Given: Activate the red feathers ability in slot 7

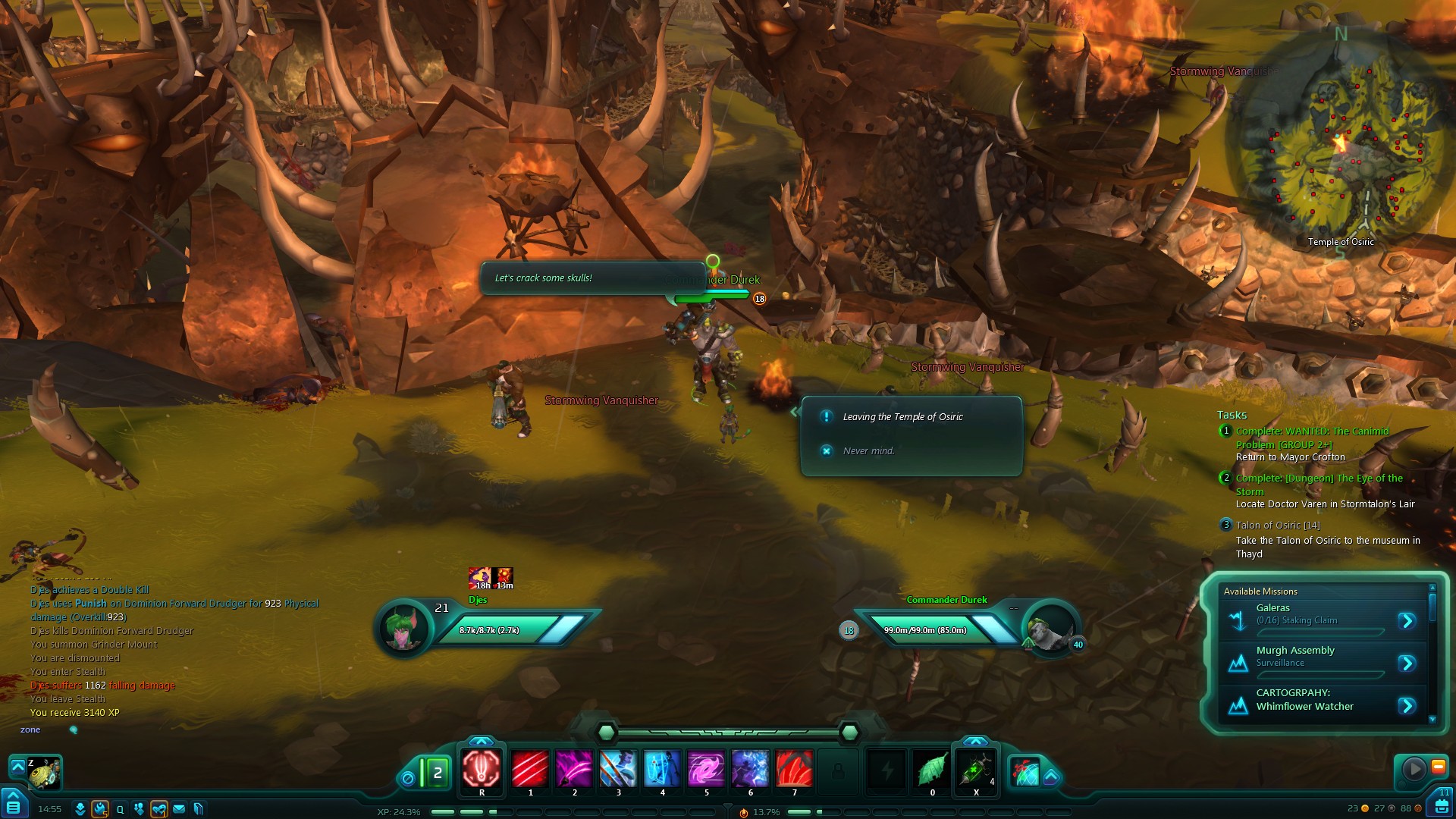Looking at the screenshot, I should [x=794, y=769].
